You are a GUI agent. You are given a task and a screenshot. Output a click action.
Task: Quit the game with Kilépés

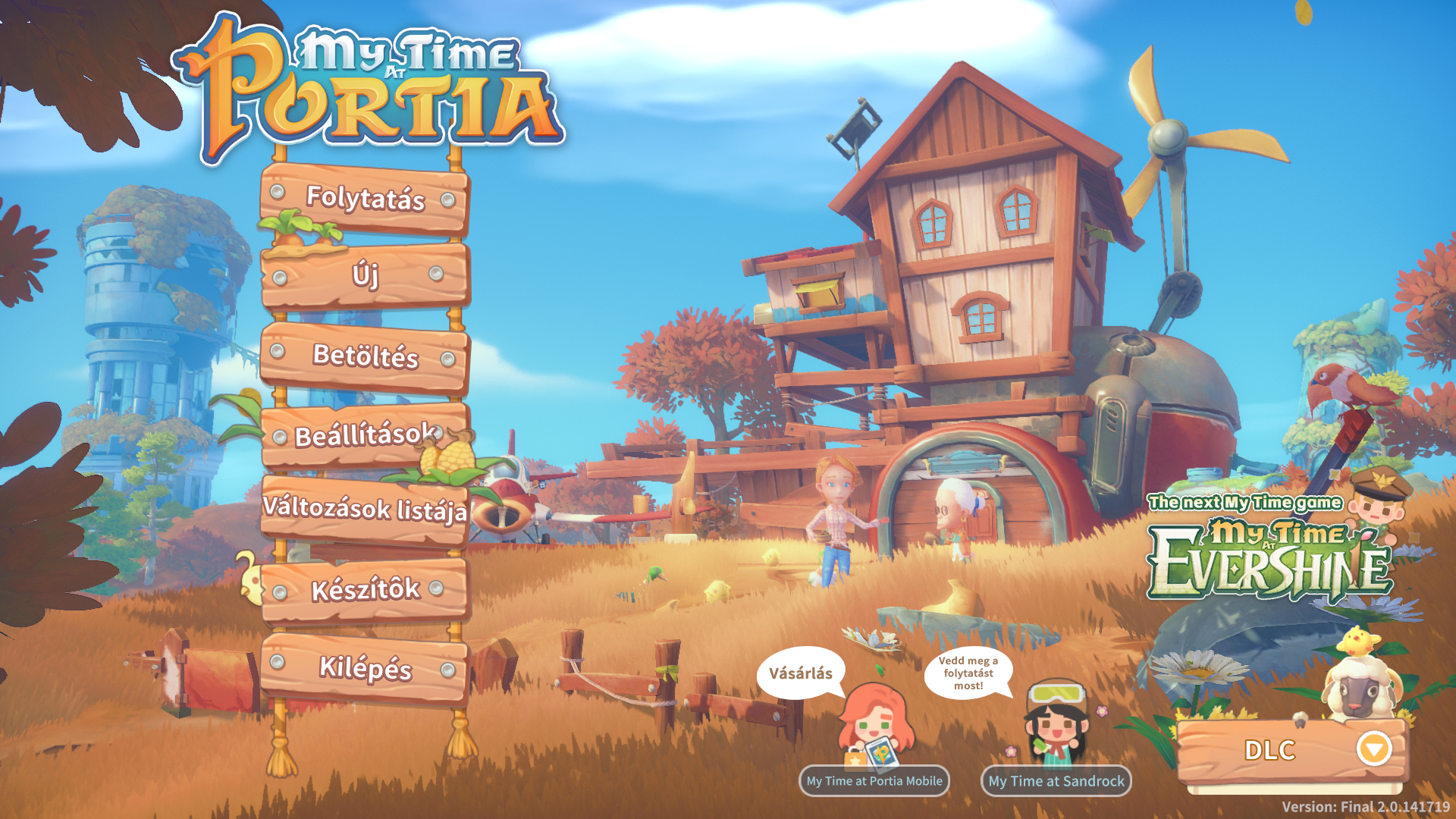(x=365, y=668)
